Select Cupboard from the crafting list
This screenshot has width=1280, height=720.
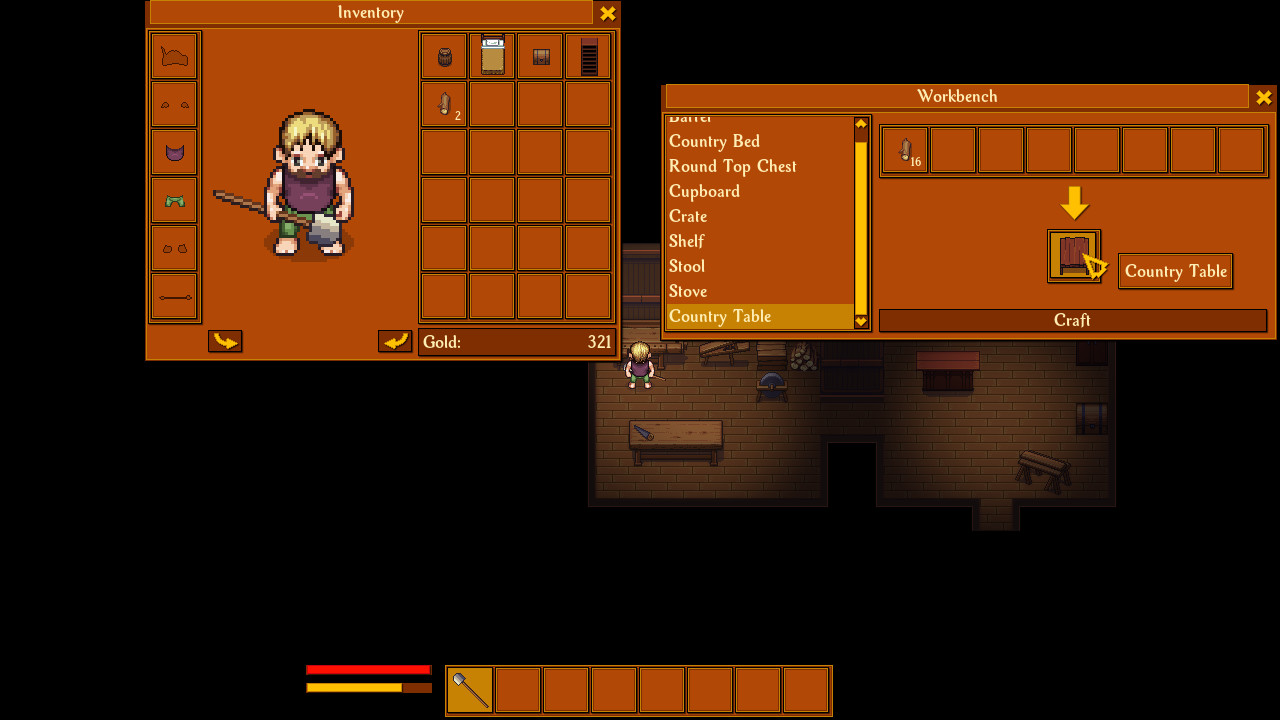click(704, 191)
